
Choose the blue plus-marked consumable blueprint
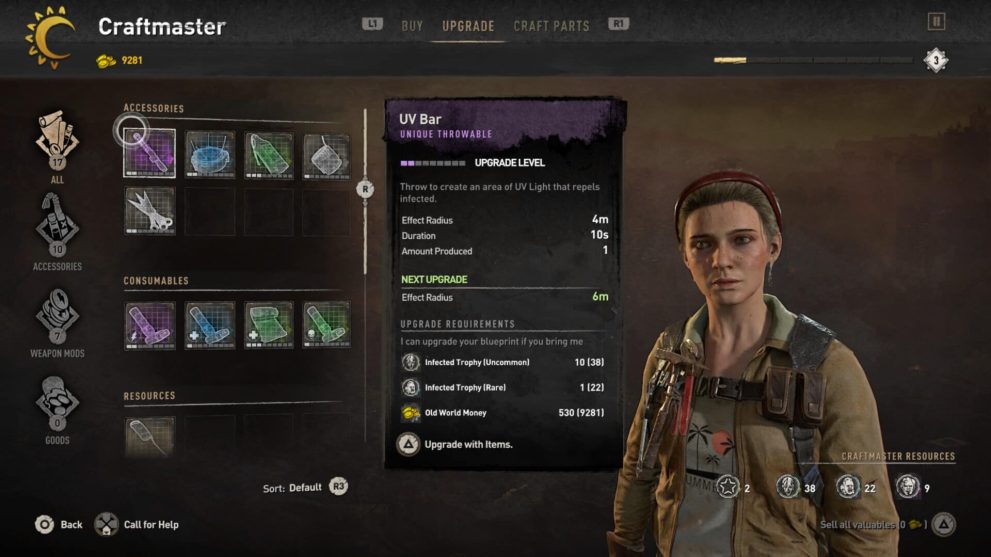pyautogui.click(x=210, y=325)
